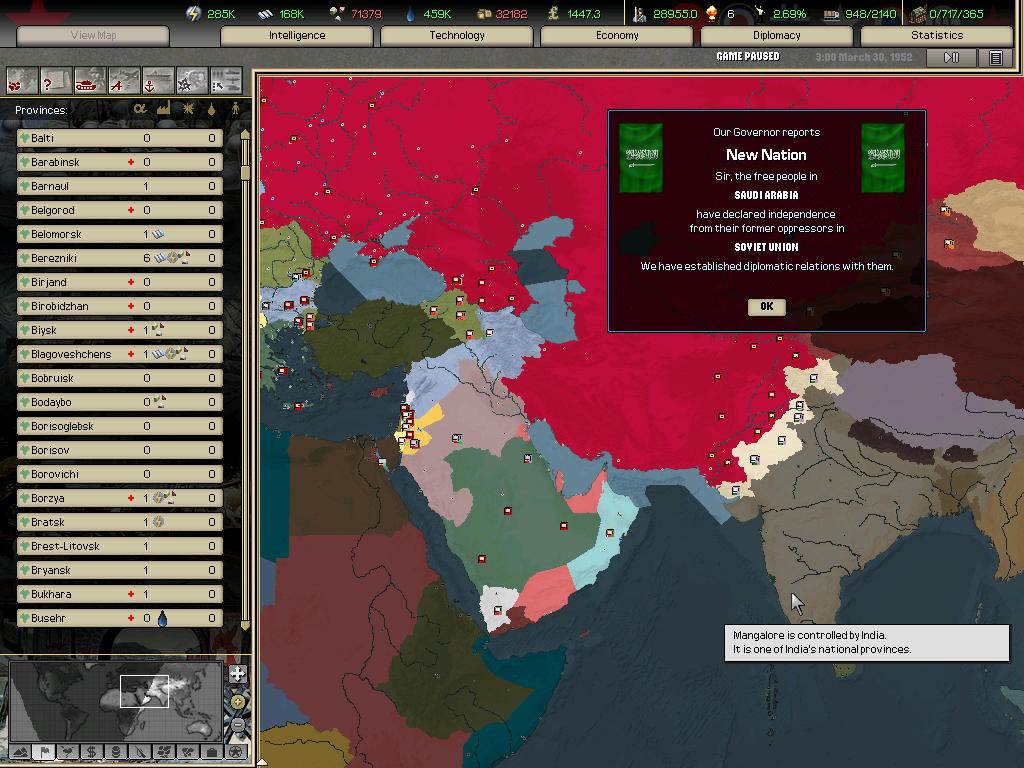The width and height of the screenshot is (1024, 768).
Task: Select the Bukhara province row
Action: 120,594
